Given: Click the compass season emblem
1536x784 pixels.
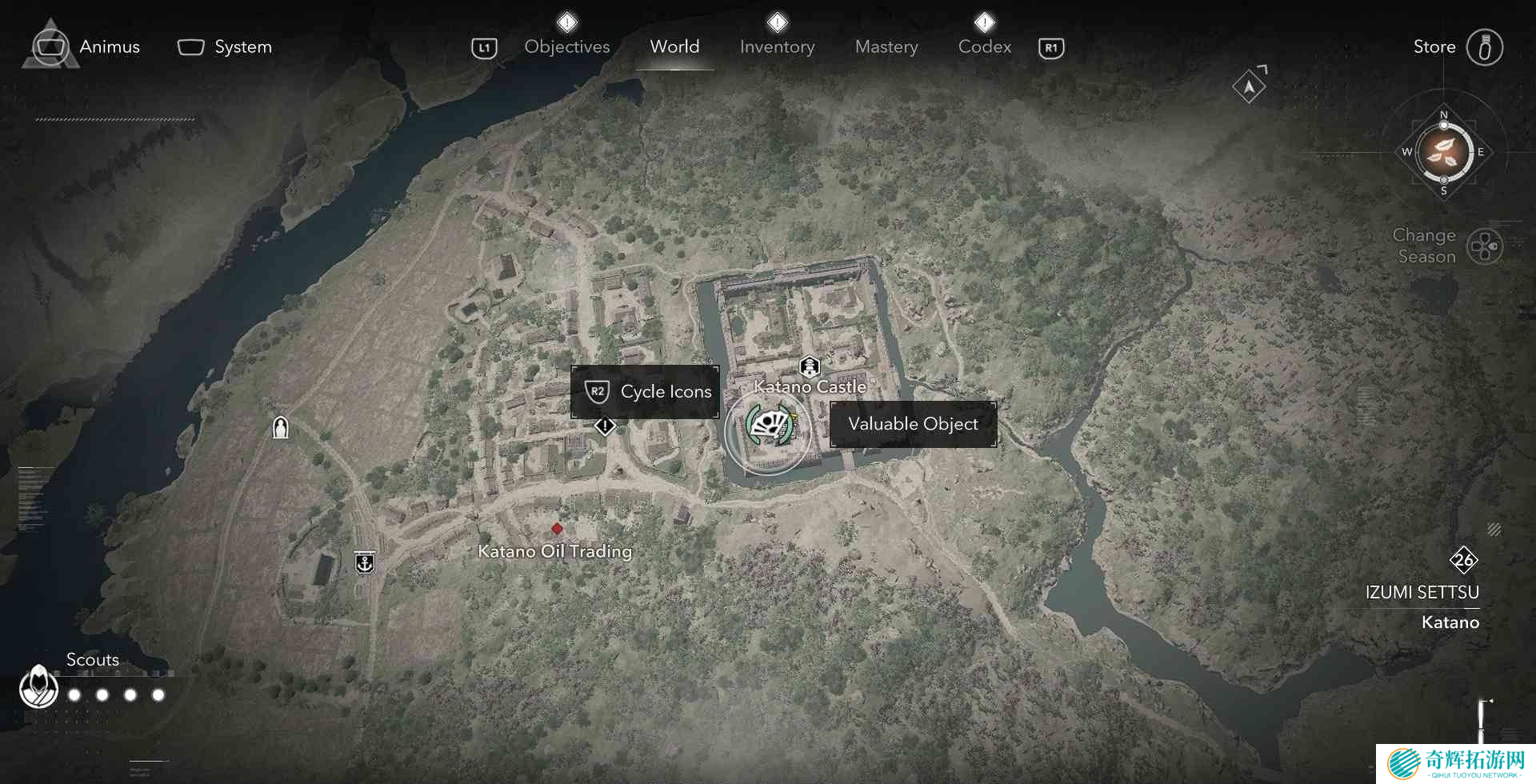Looking at the screenshot, I should [1444, 151].
